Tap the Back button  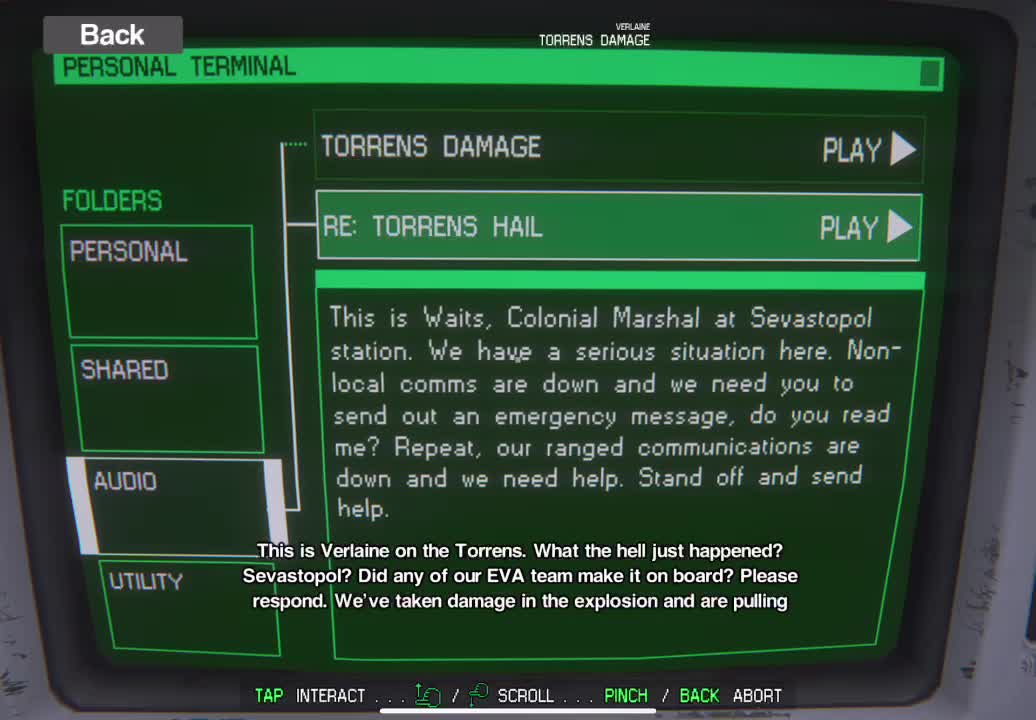coord(112,35)
